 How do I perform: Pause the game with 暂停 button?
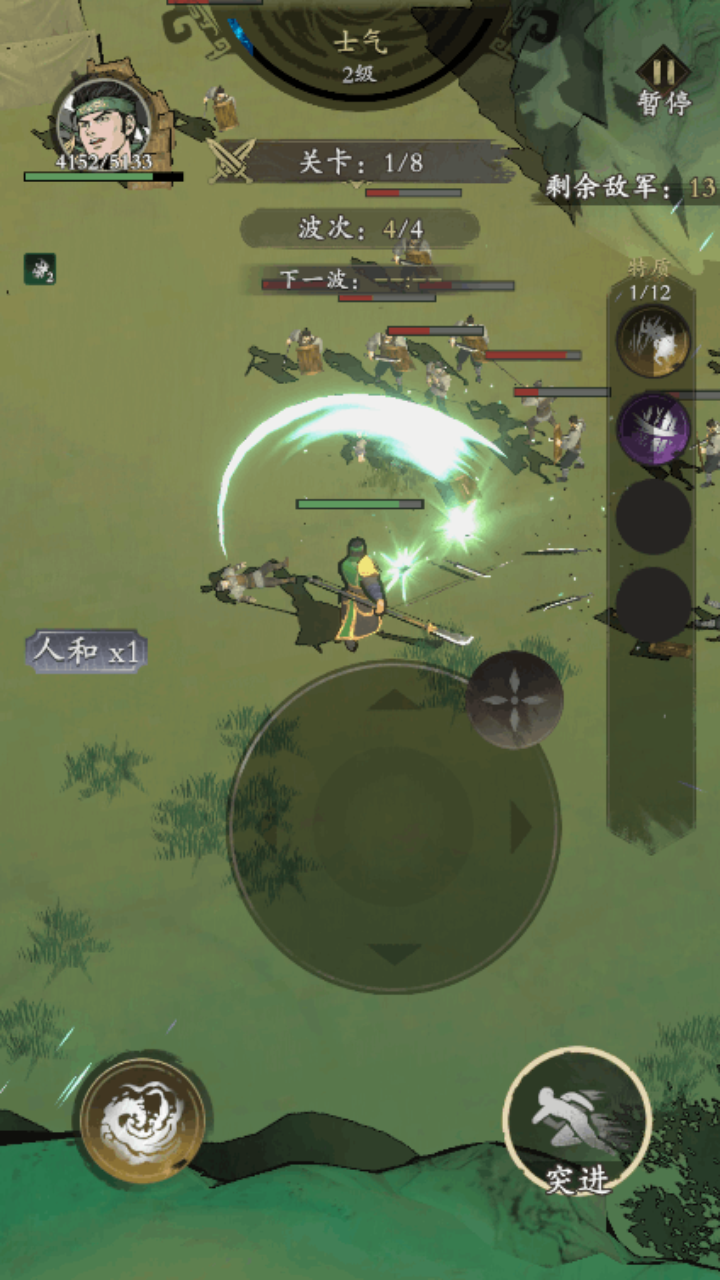[x=664, y=82]
